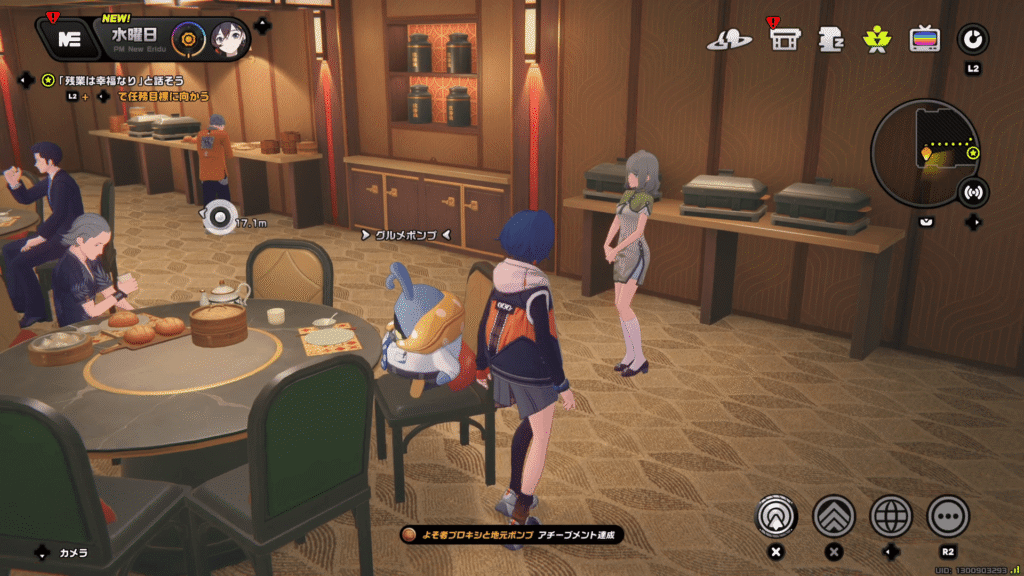The image size is (1024, 576).
Task: Open the ringed planet icon
Action: pos(729,39)
